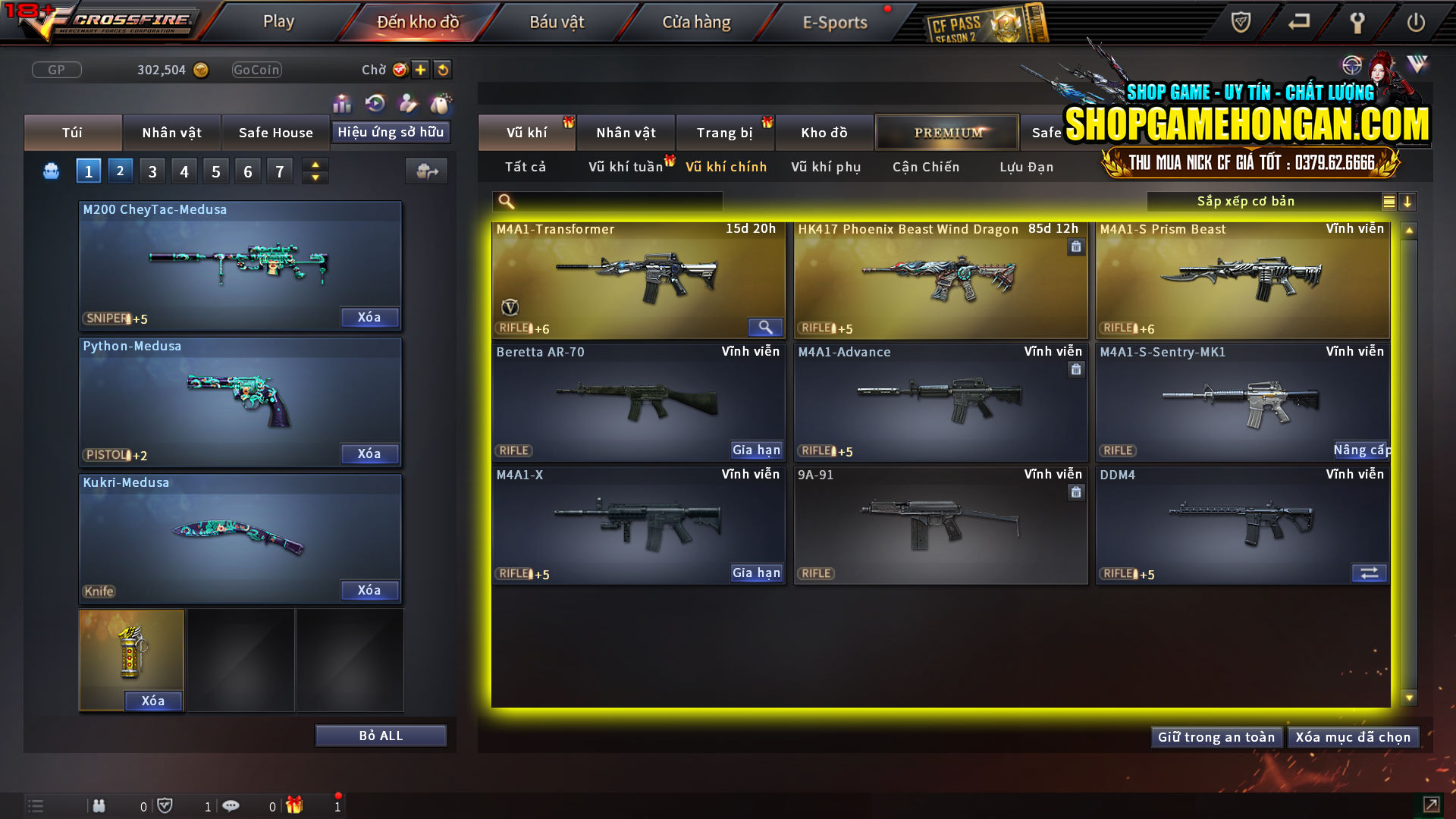The width and height of the screenshot is (1456, 819).
Task: Switch to inventory page 2
Action: (x=120, y=171)
